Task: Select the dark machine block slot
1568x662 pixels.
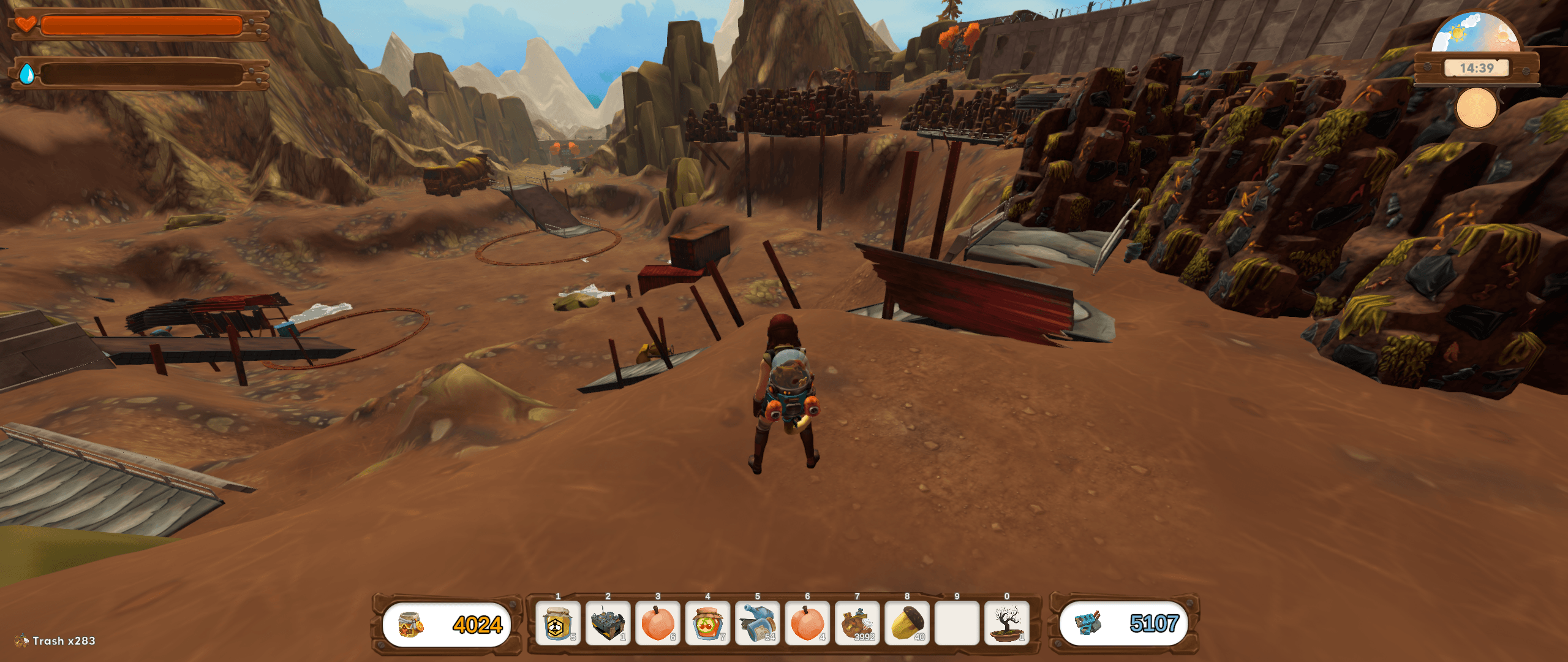Action: pyautogui.click(x=608, y=623)
